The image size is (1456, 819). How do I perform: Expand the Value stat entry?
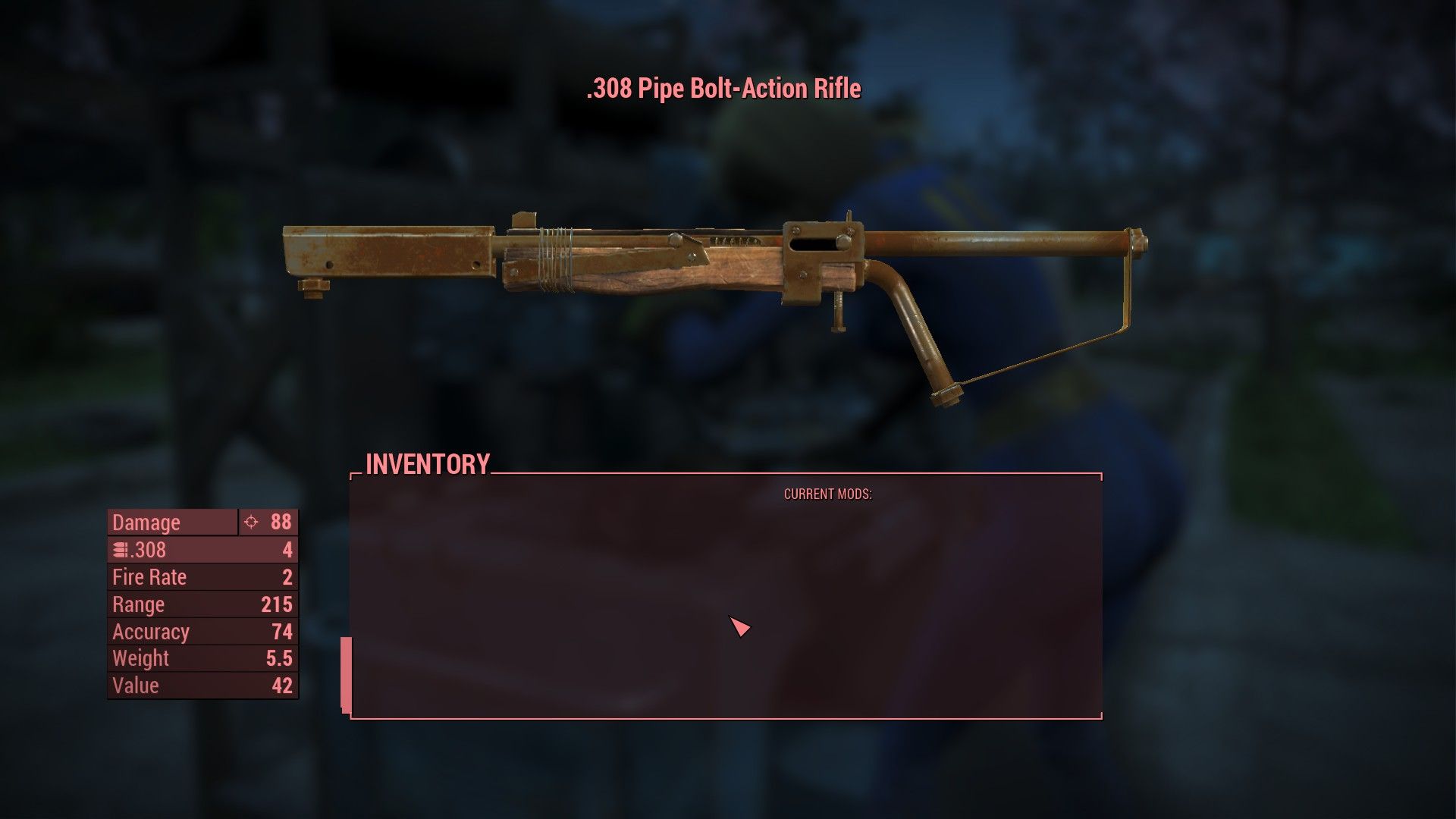point(202,685)
